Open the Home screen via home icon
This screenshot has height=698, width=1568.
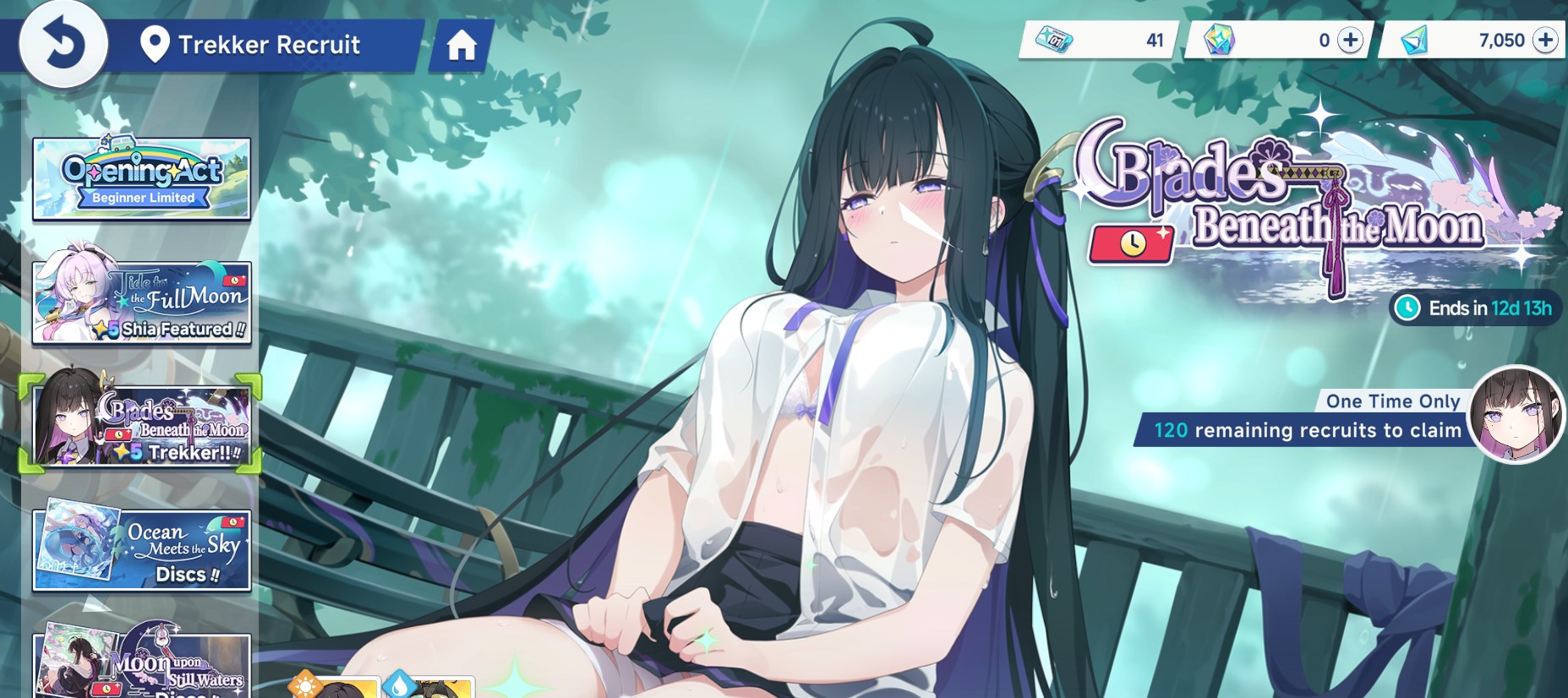point(462,46)
